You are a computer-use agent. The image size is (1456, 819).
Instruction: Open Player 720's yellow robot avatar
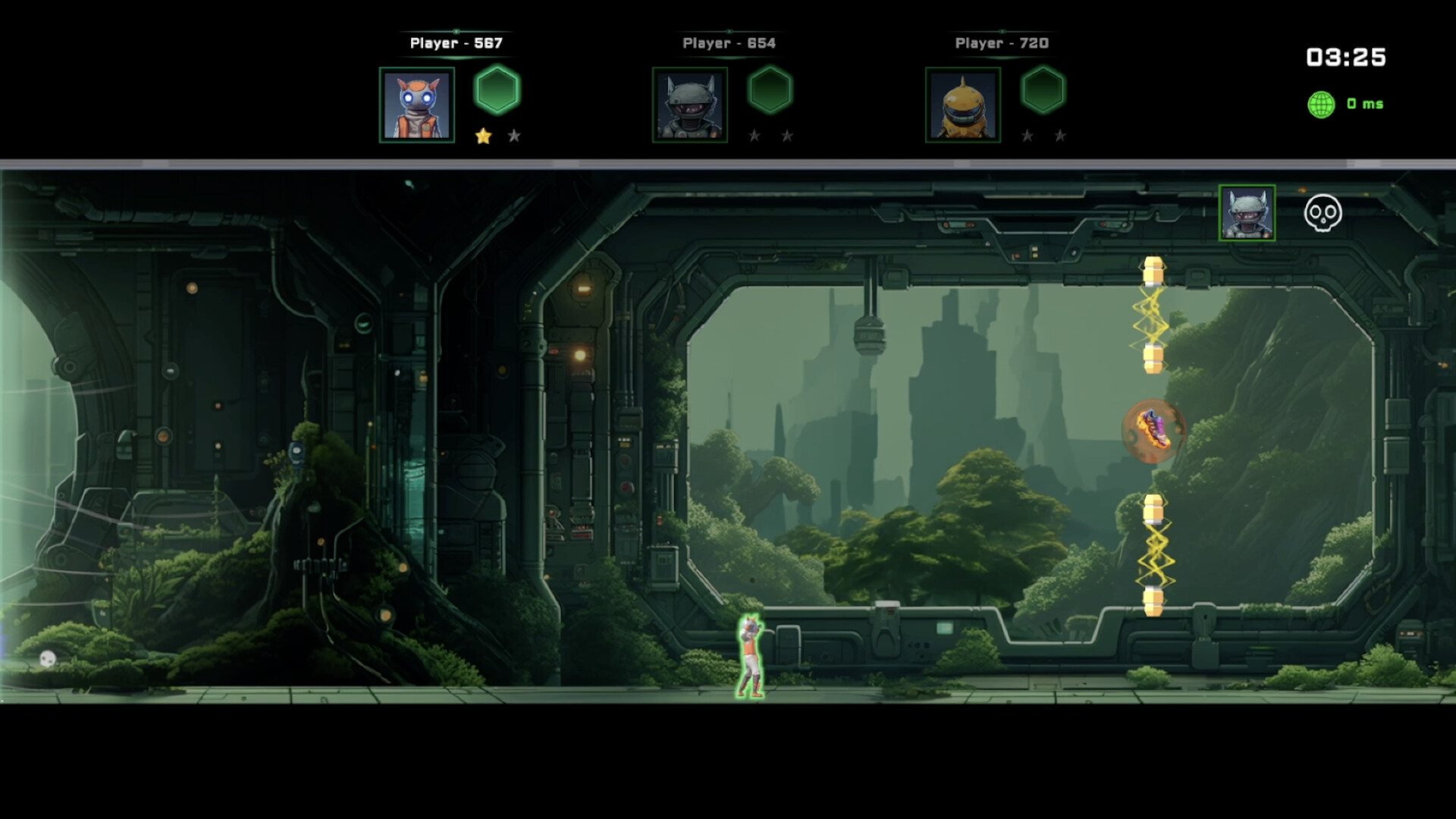pos(962,104)
